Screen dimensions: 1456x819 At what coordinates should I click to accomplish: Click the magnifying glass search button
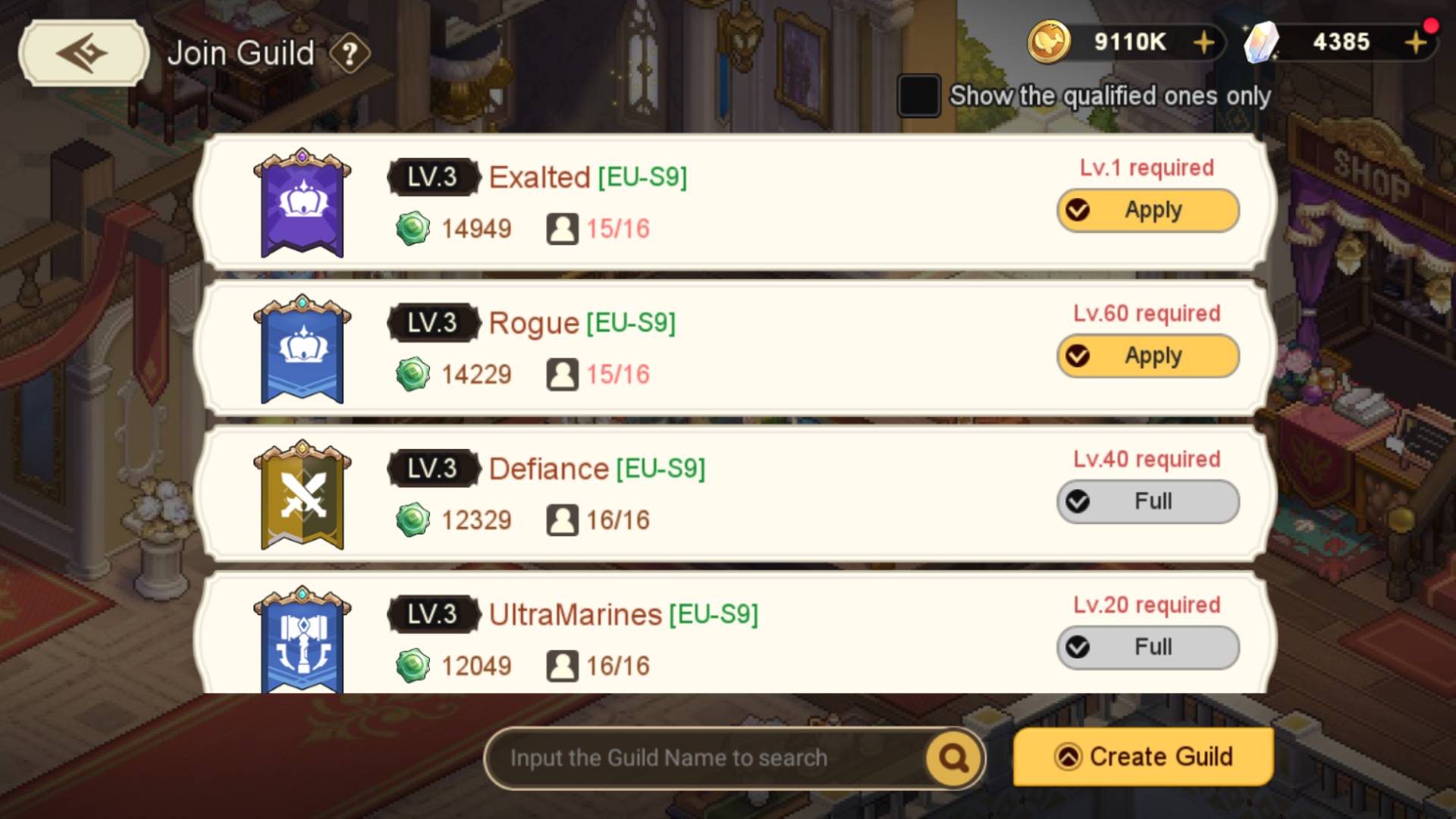pyautogui.click(x=953, y=758)
